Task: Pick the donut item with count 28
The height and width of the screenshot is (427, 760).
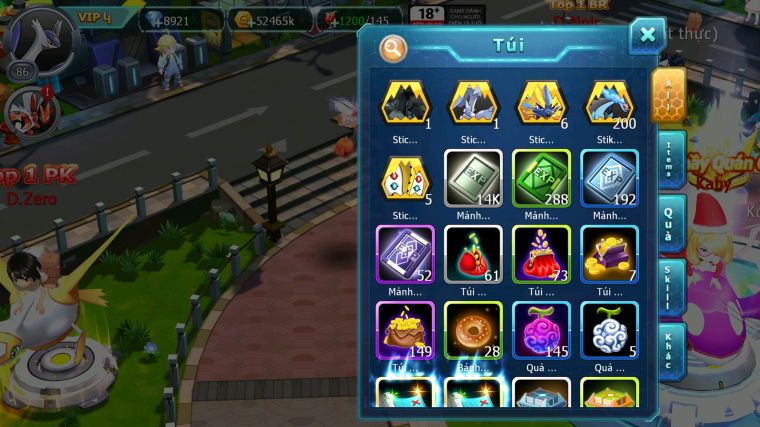Action: [473, 329]
